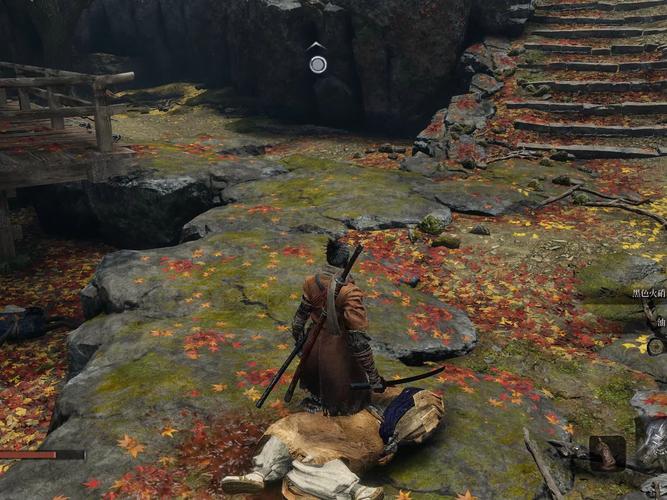Select the healing gourd quick item slot
Screen dimensions: 667x500
click(x=607, y=453)
